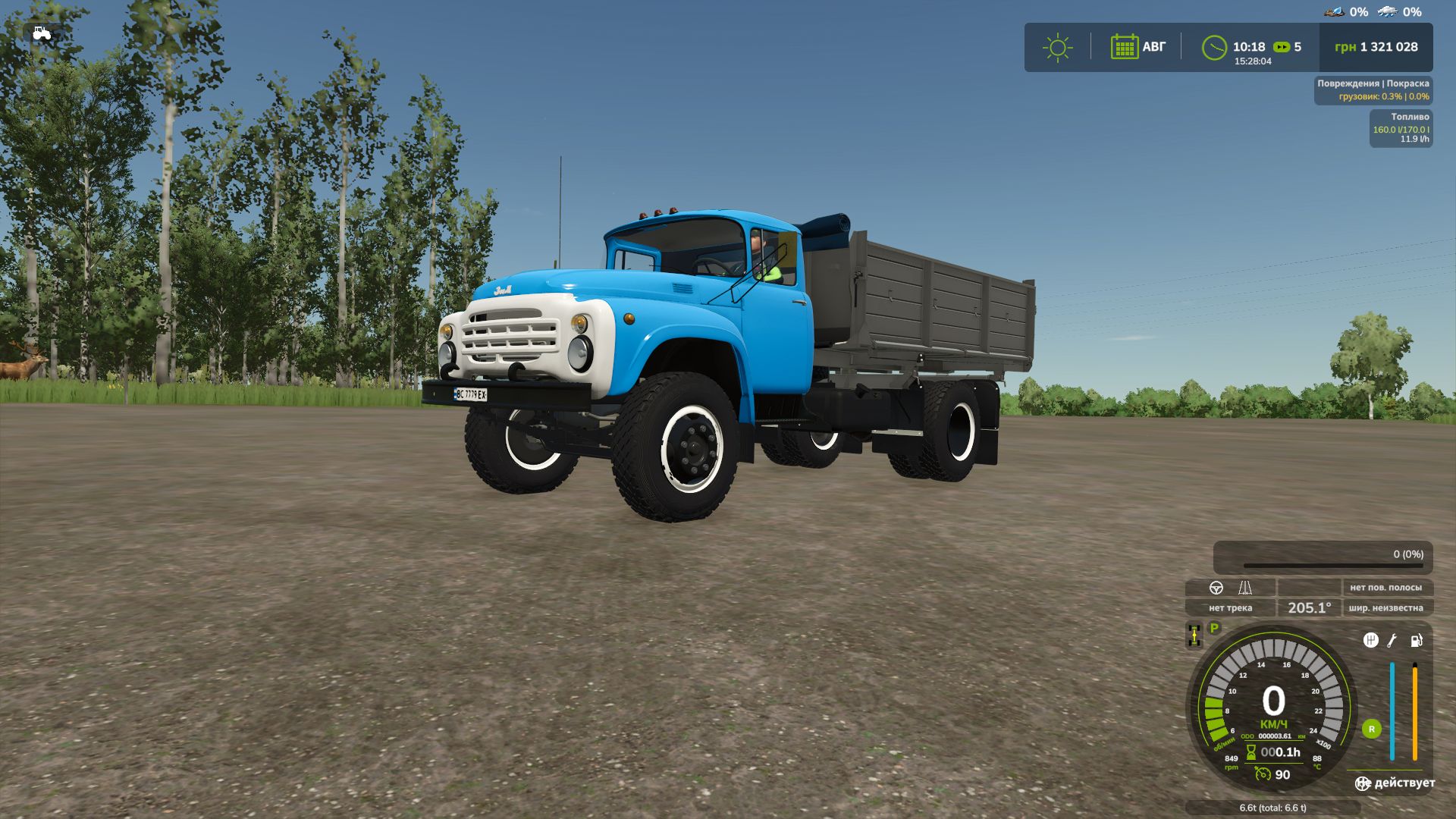The width and height of the screenshot is (1456, 819).
Task: Click the не действует action label
Action: click(1395, 782)
